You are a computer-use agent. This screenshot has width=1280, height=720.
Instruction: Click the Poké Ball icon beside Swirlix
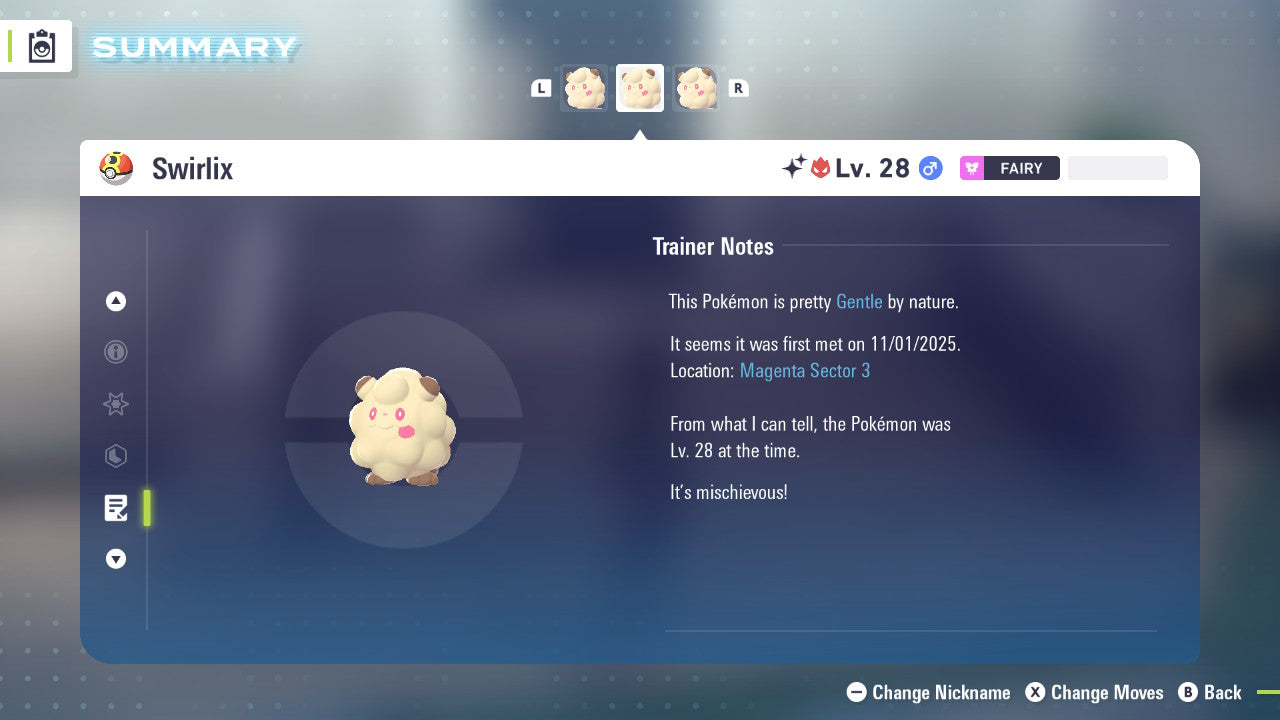pos(116,168)
